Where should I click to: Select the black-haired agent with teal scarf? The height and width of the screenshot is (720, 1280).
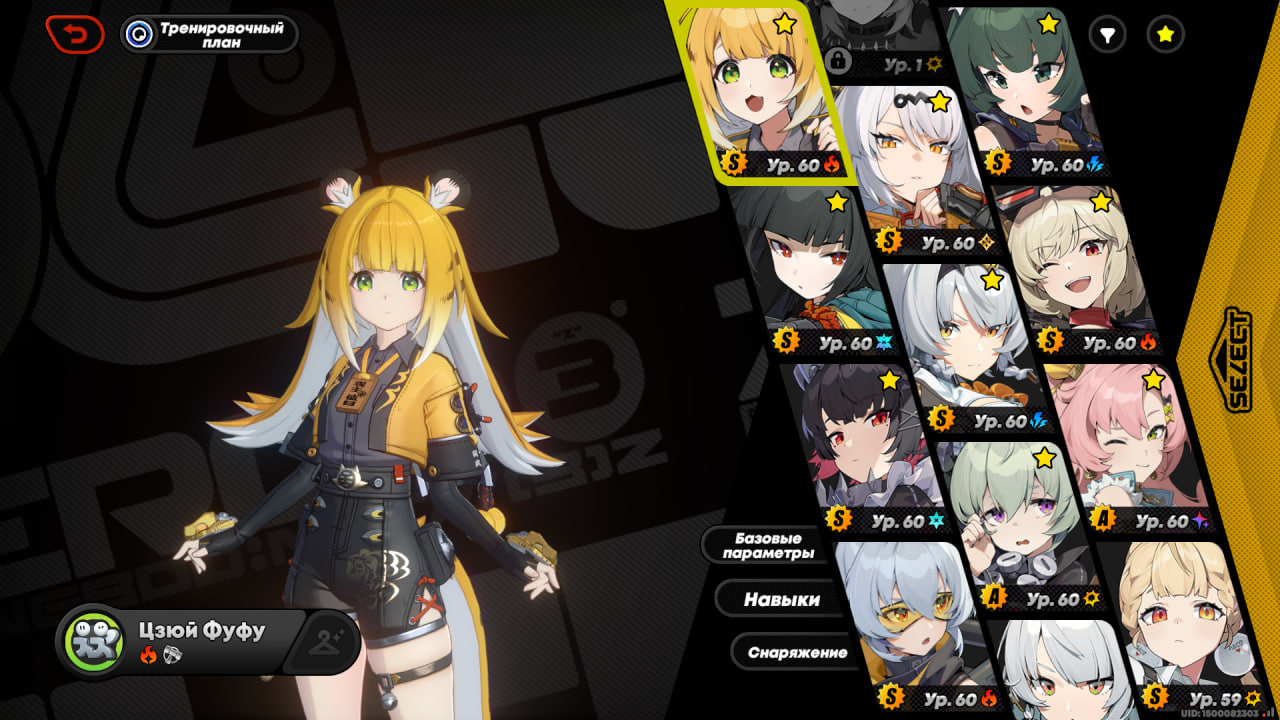click(x=815, y=270)
